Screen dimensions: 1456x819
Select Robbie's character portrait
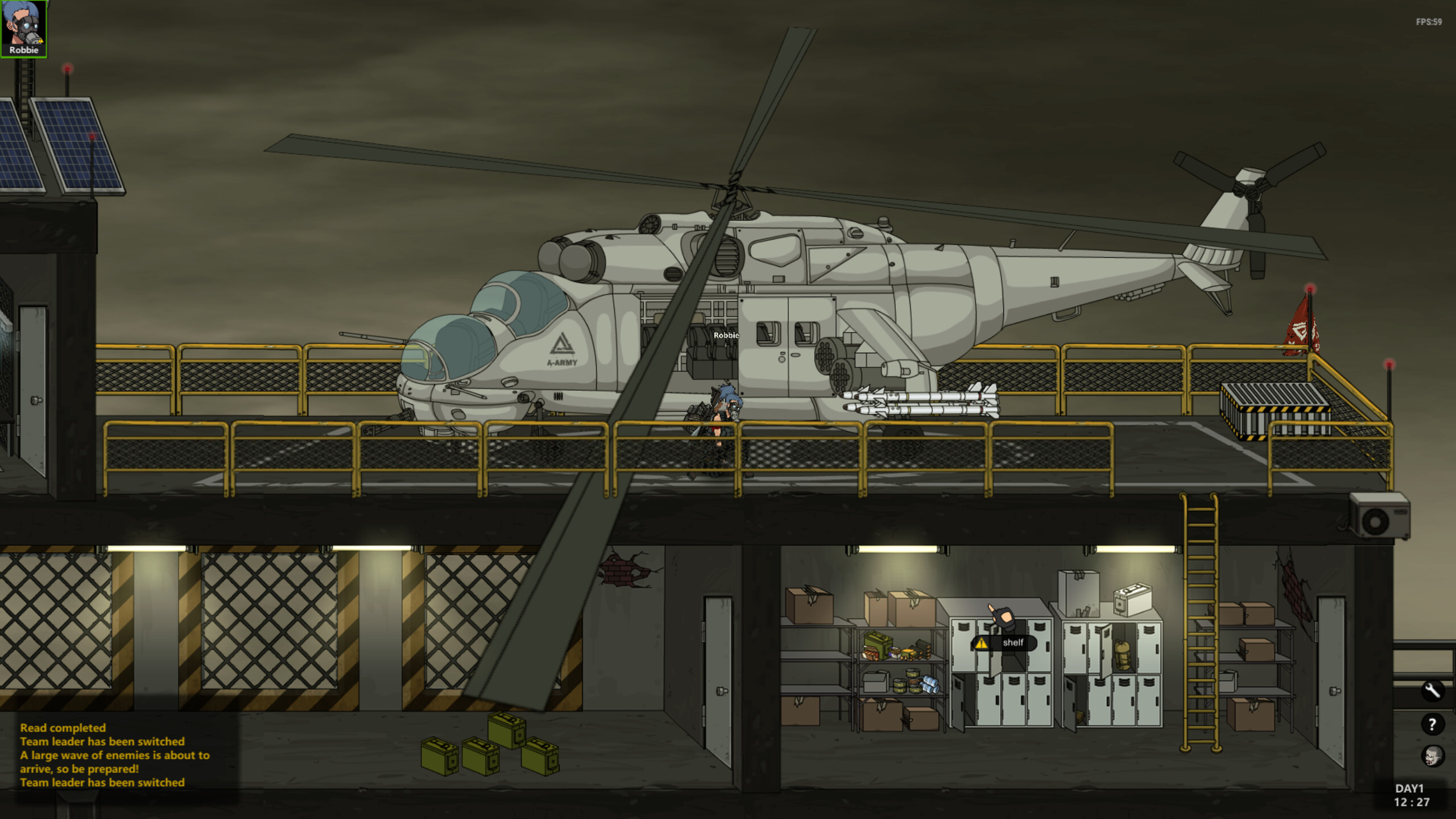coord(23,28)
